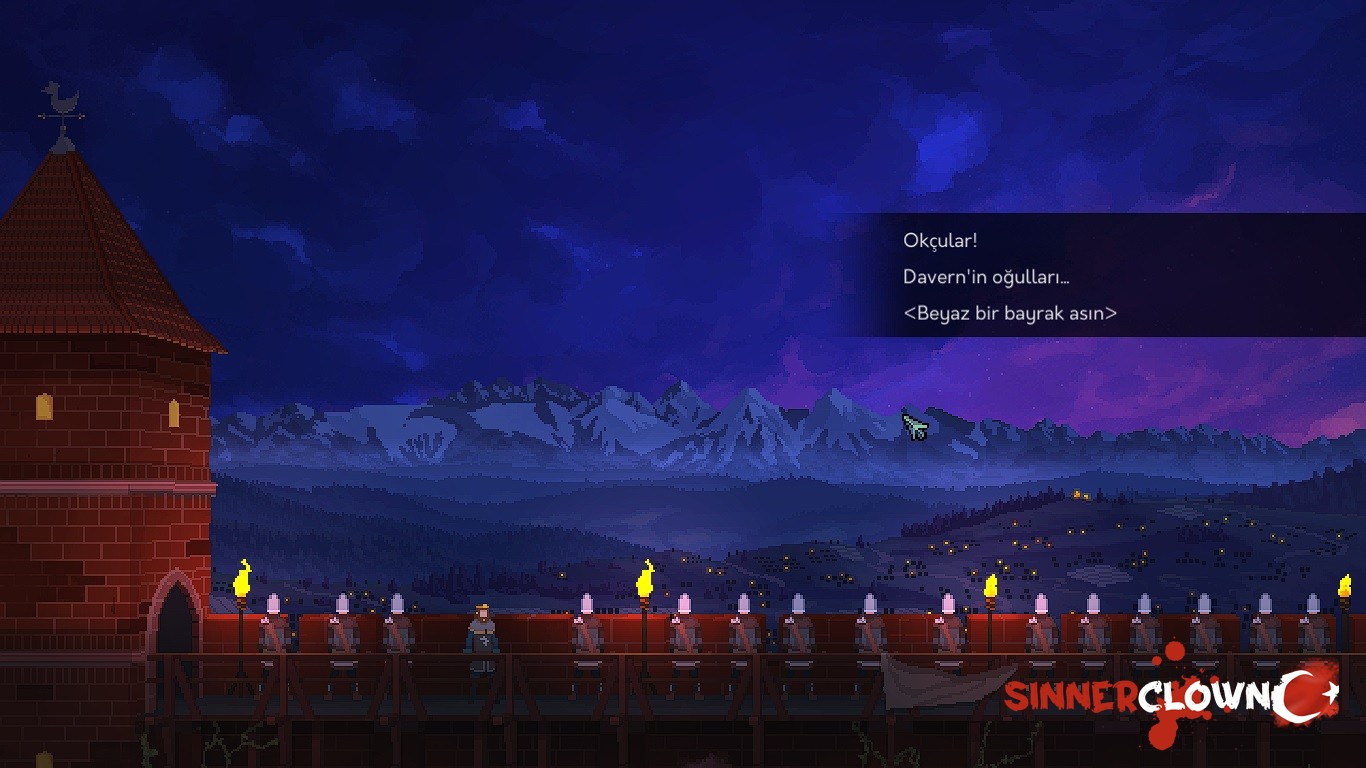Screen dimensions: 1366x768
Task: Choose the "Okçular!" dialogue option
Action: (940, 241)
